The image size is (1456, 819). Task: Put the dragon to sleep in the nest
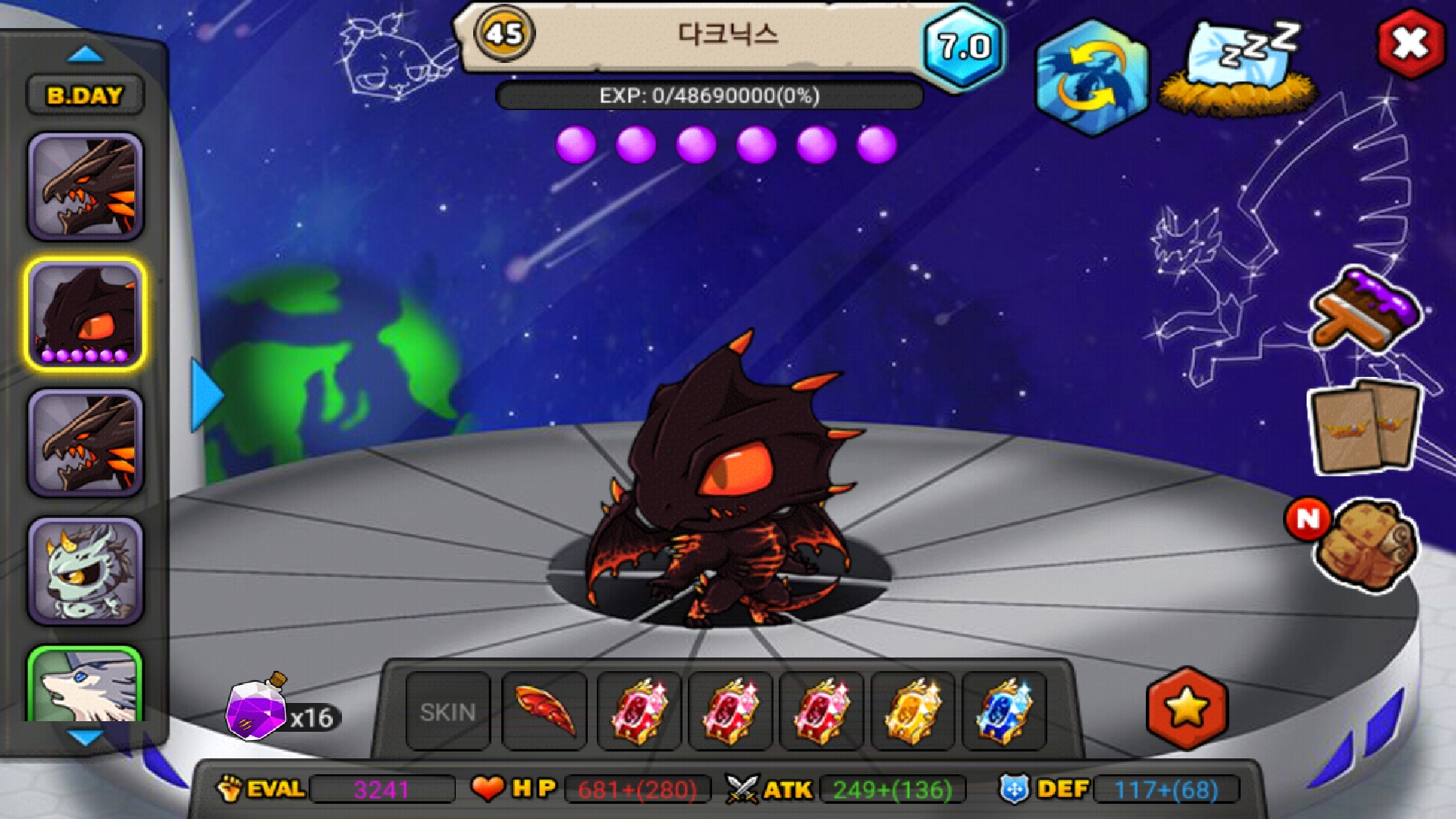pyautogui.click(x=1239, y=70)
